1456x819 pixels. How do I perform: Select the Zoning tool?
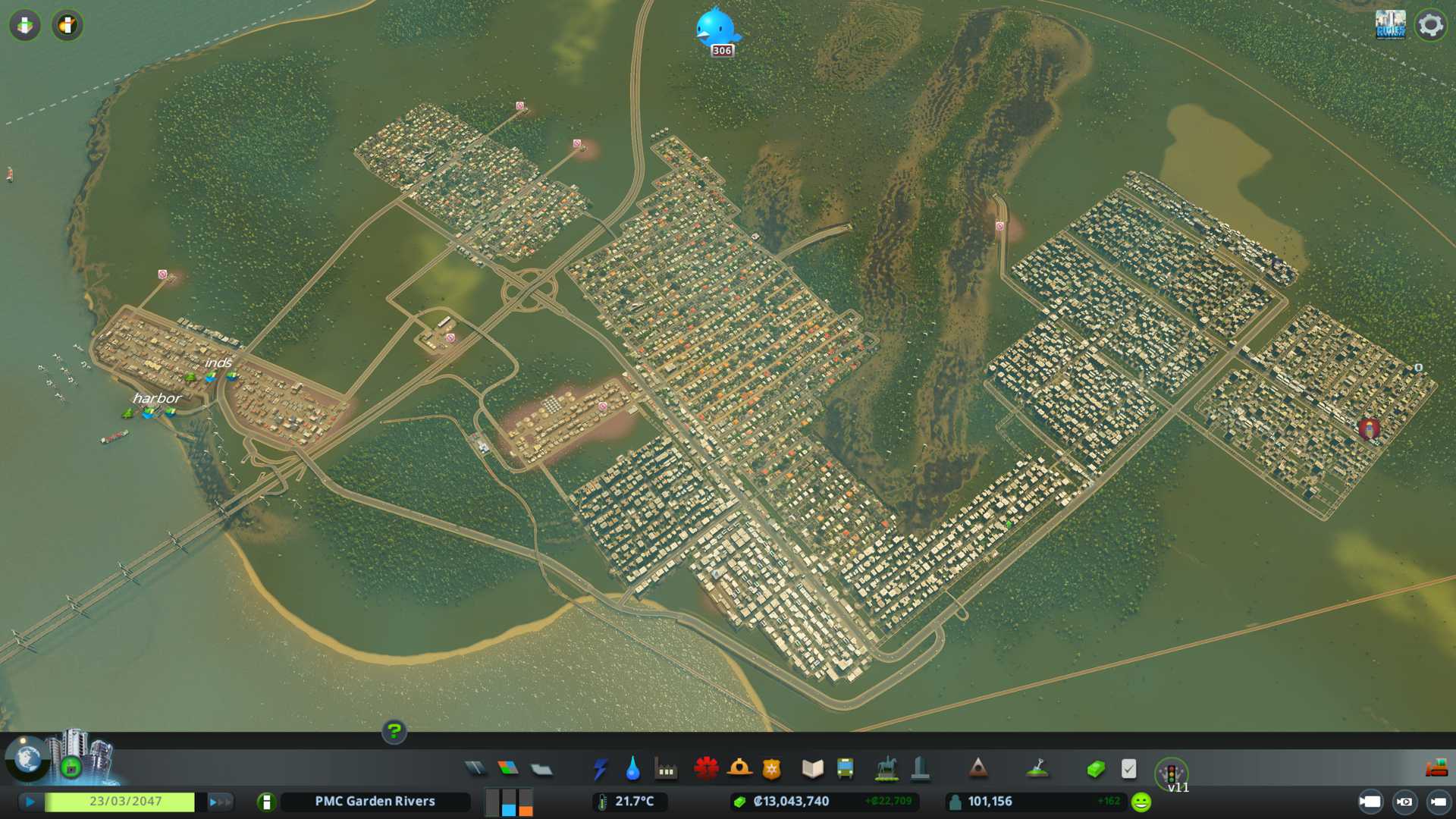click(508, 769)
